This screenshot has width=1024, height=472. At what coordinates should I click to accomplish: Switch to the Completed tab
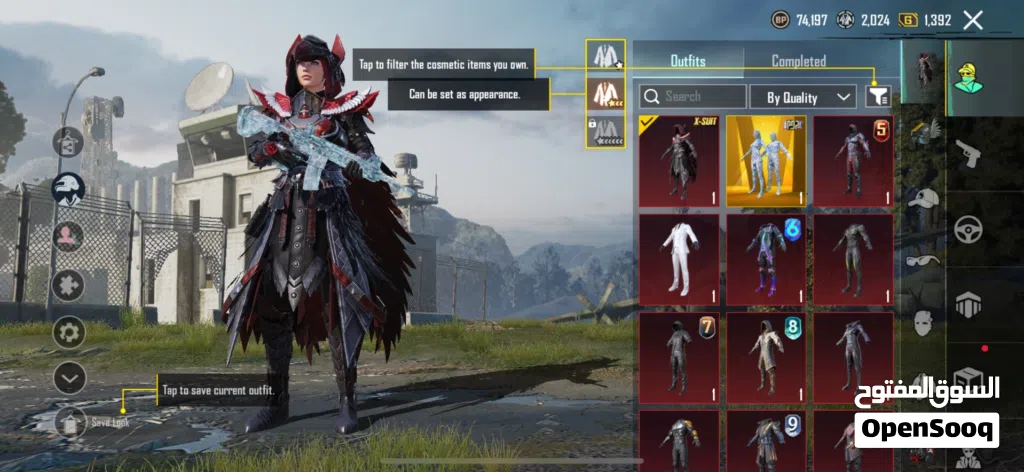(798, 61)
